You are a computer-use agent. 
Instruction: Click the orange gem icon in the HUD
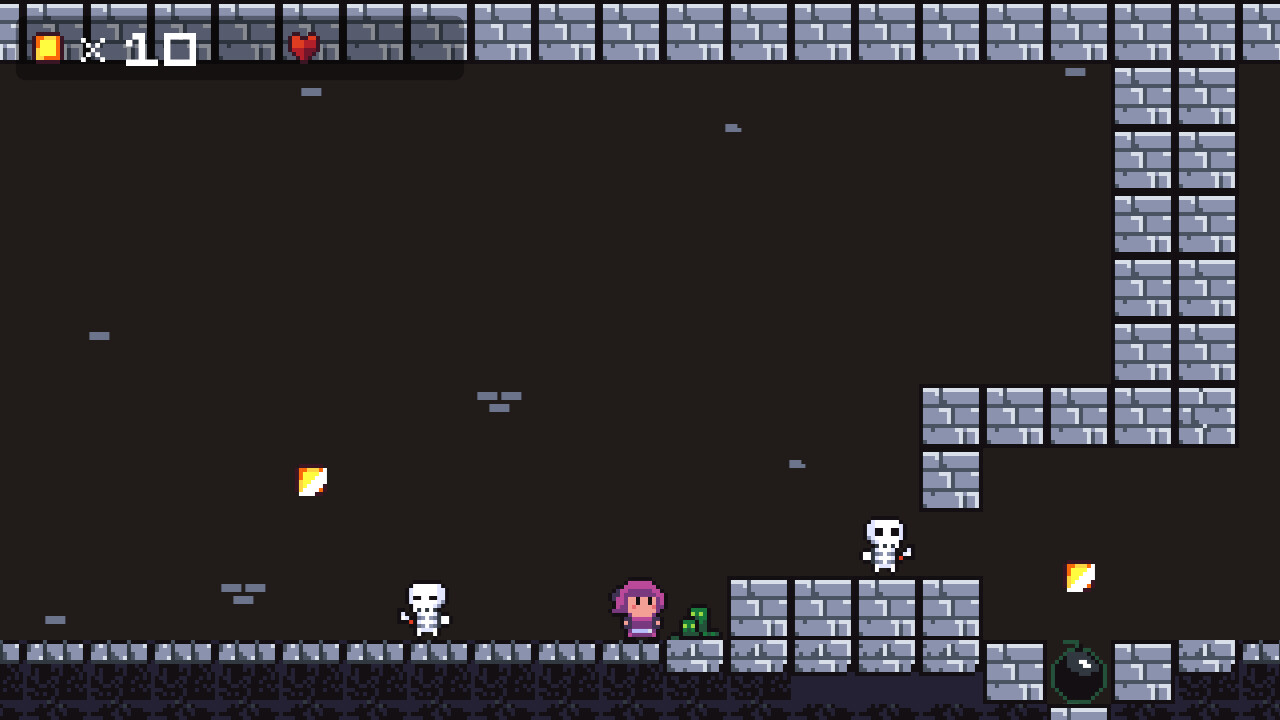tap(45, 47)
